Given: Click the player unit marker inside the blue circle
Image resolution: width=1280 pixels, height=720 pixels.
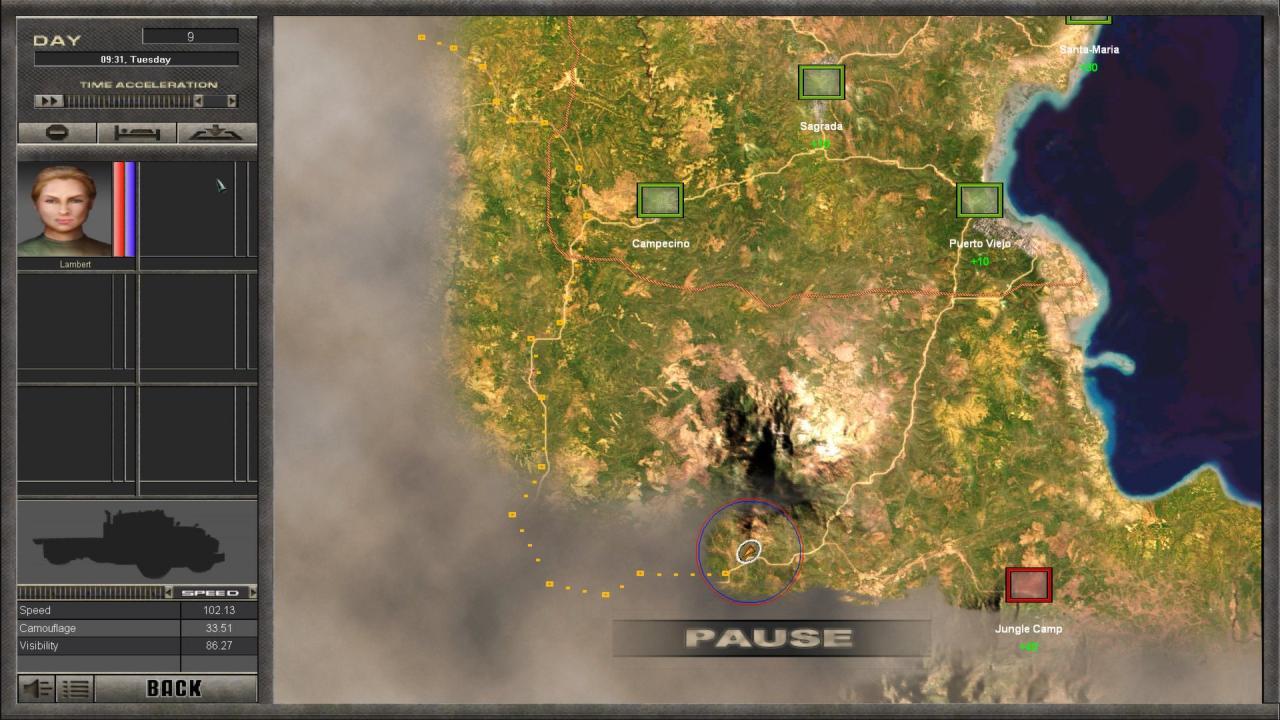Looking at the screenshot, I should coord(748,551).
